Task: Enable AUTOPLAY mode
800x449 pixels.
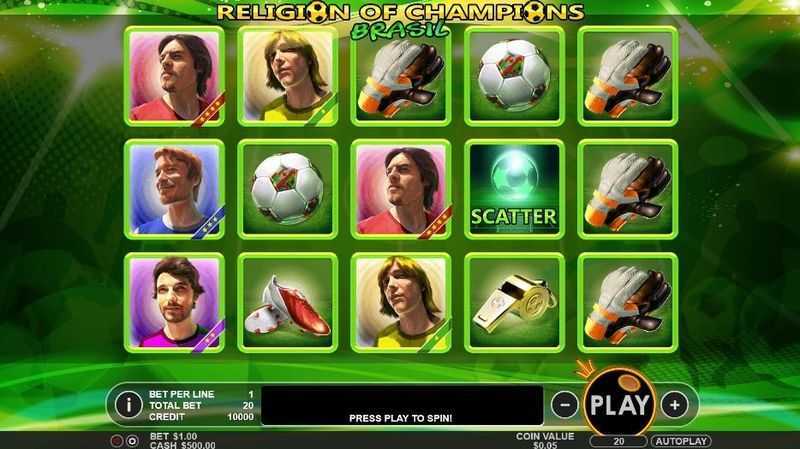Action: tap(680, 441)
